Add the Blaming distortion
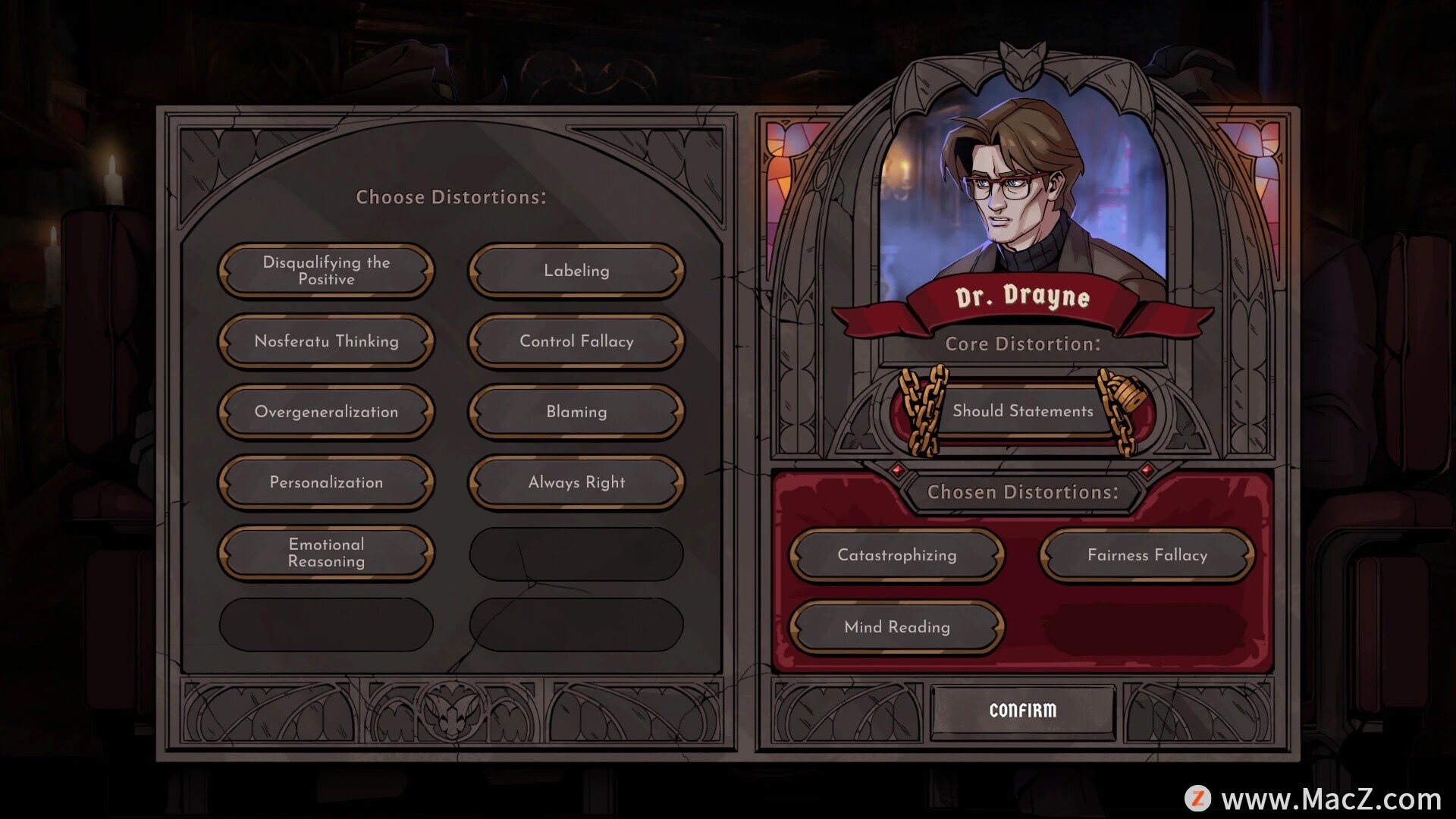The image size is (1456, 819). coord(576,412)
